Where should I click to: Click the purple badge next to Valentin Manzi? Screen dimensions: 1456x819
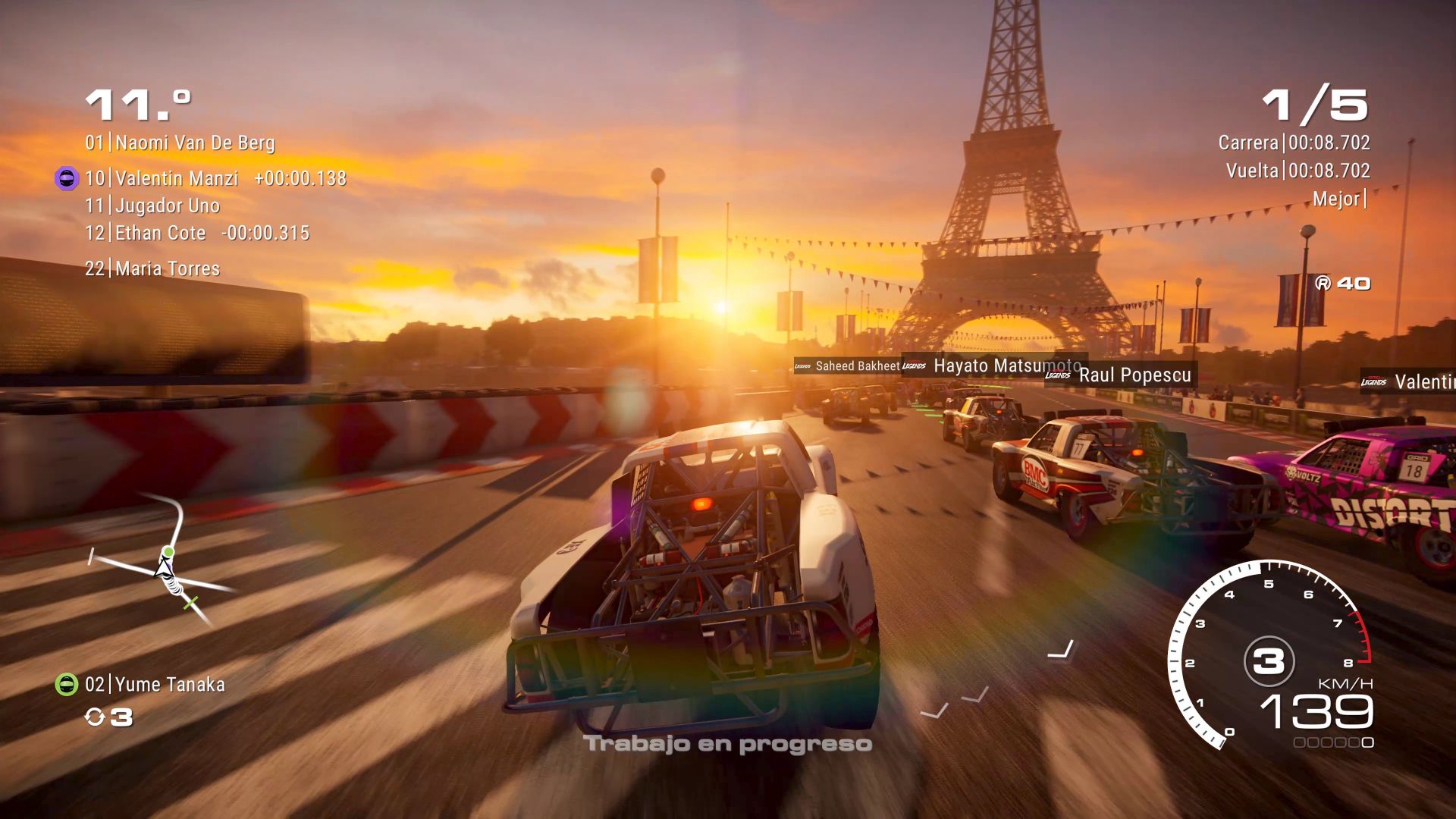[x=65, y=178]
